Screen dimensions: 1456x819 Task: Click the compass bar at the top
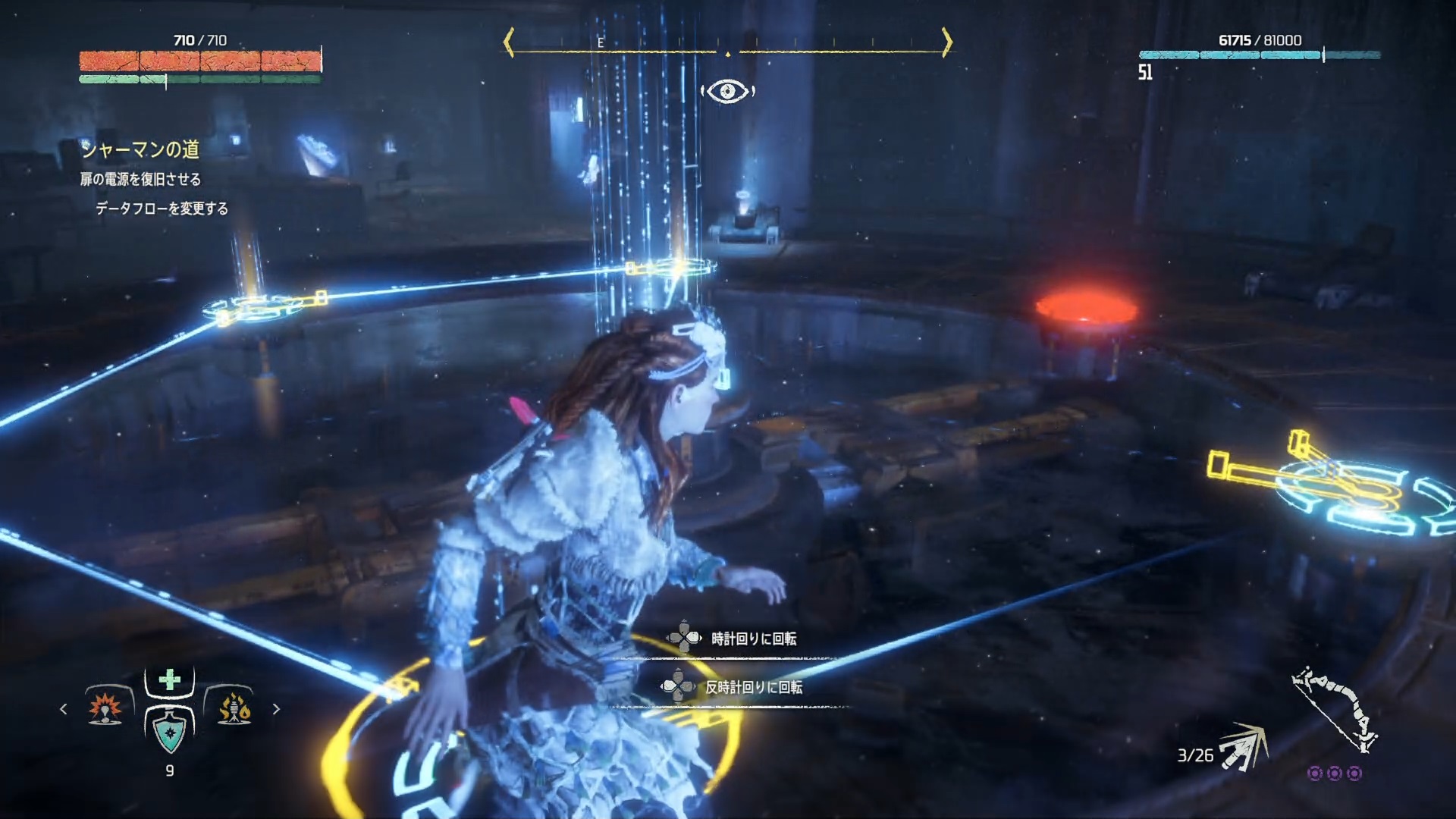(727, 44)
